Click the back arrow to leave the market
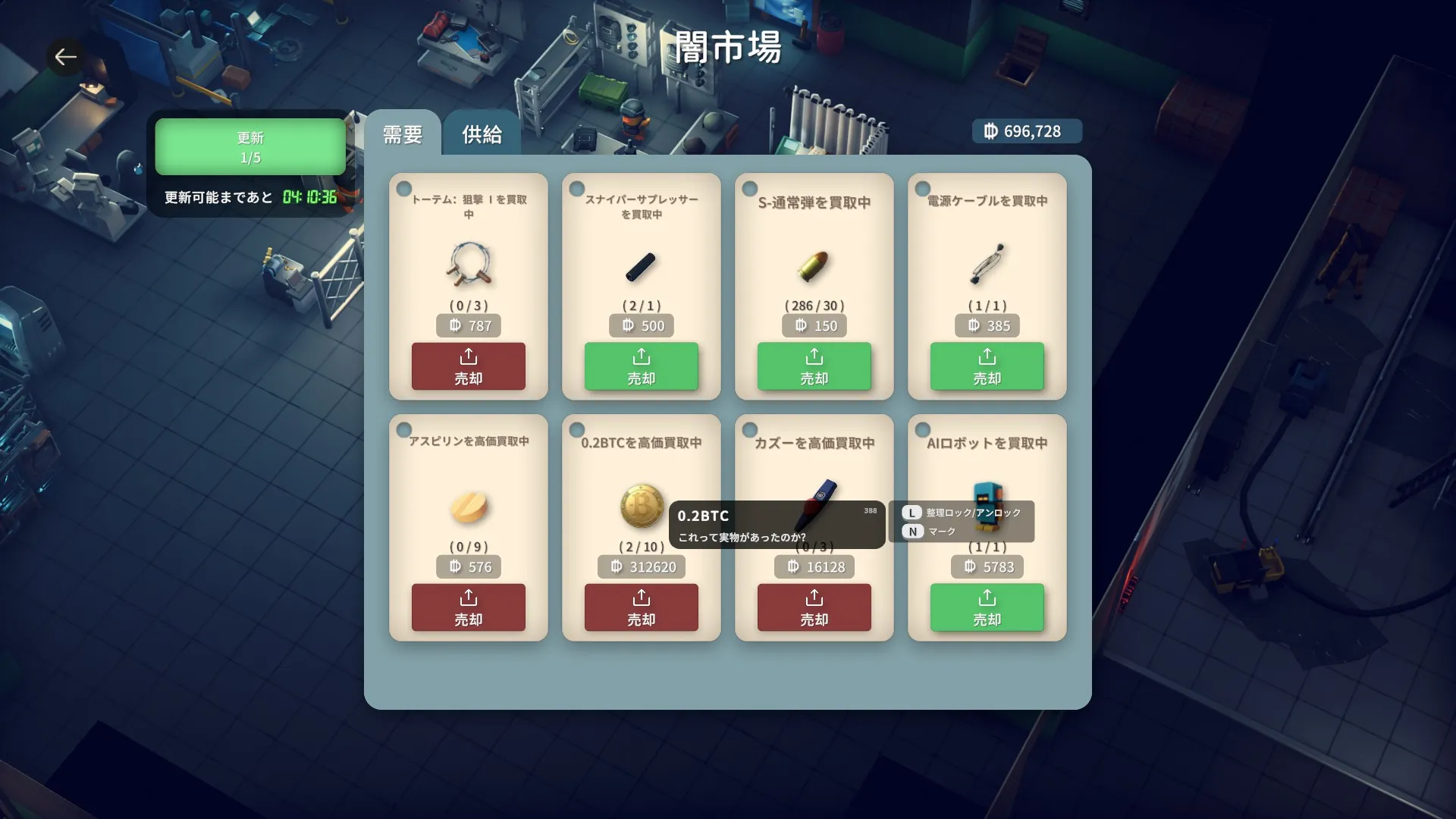Screen dimensions: 1456x819 tap(65, 56)
